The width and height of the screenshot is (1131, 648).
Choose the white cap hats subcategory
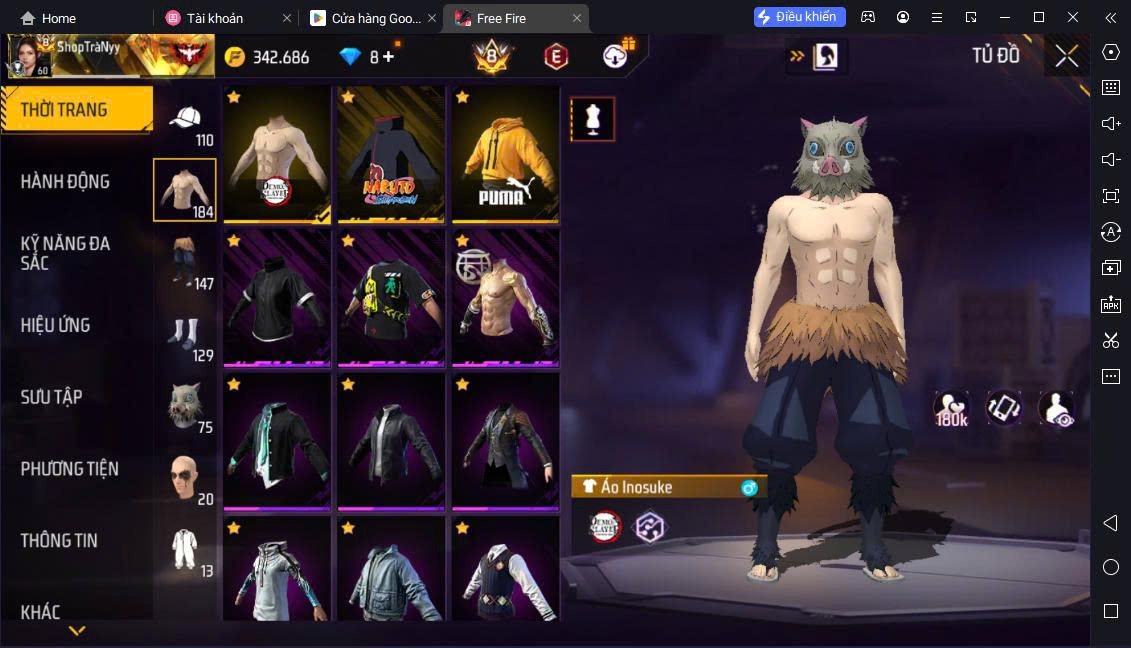tap(185, 122)
